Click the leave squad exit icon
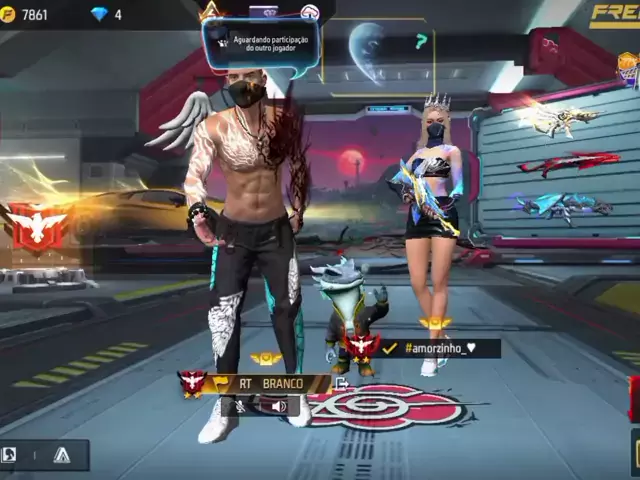The image size is (640, 480). (x=341, y=383)
